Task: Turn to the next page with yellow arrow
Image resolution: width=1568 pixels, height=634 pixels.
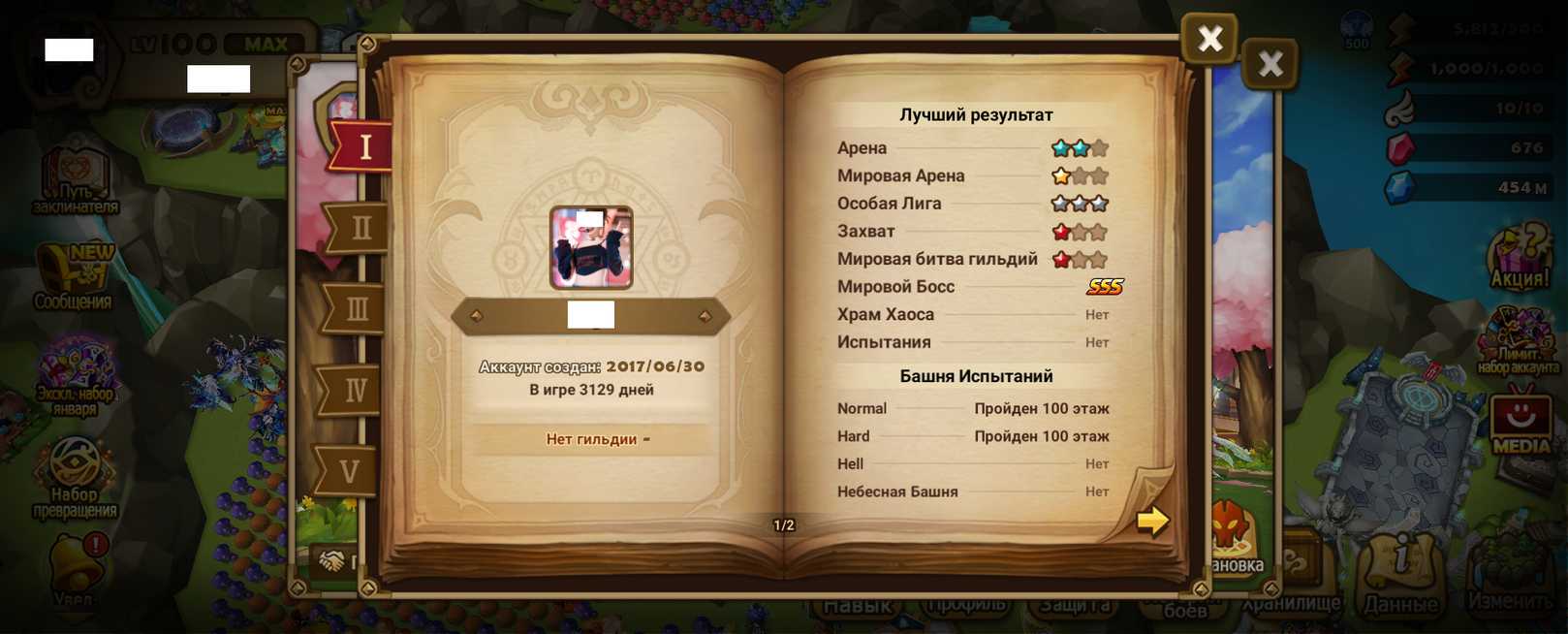Action: 1152,521
